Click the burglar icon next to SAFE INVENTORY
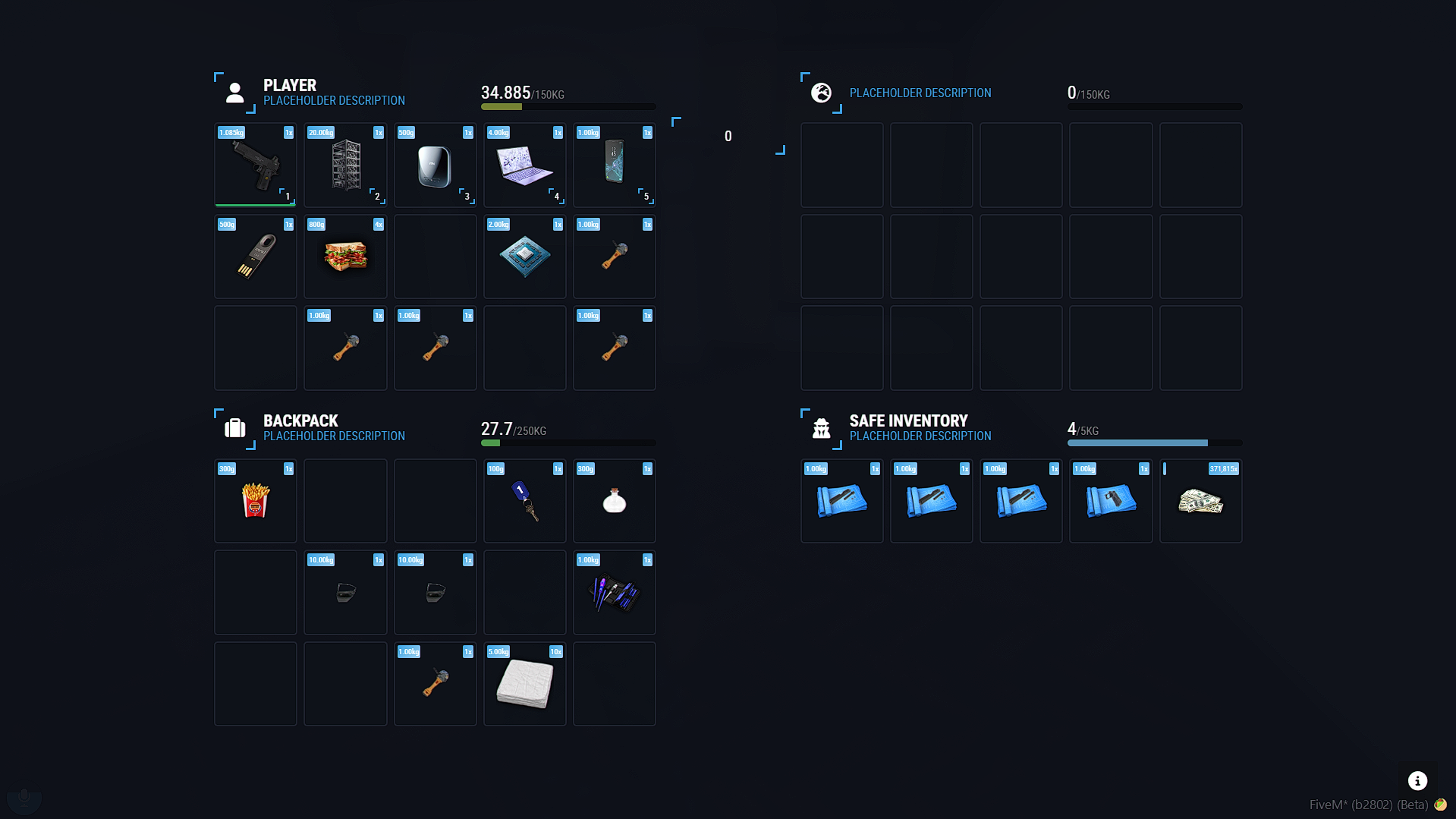This screenshot has width=1456, height=819. [x=821, y=428]
